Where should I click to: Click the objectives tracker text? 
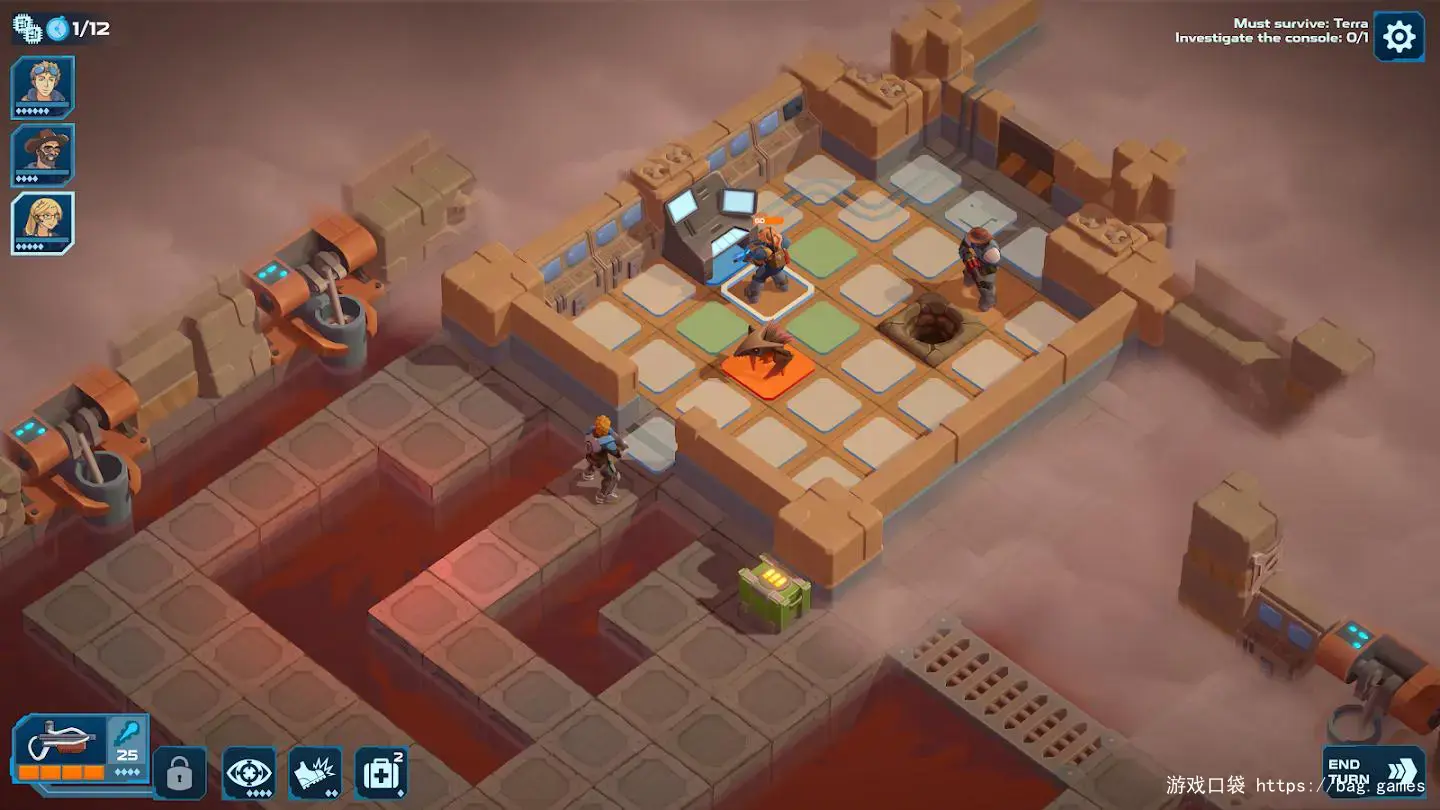(x=1271, y=31)
